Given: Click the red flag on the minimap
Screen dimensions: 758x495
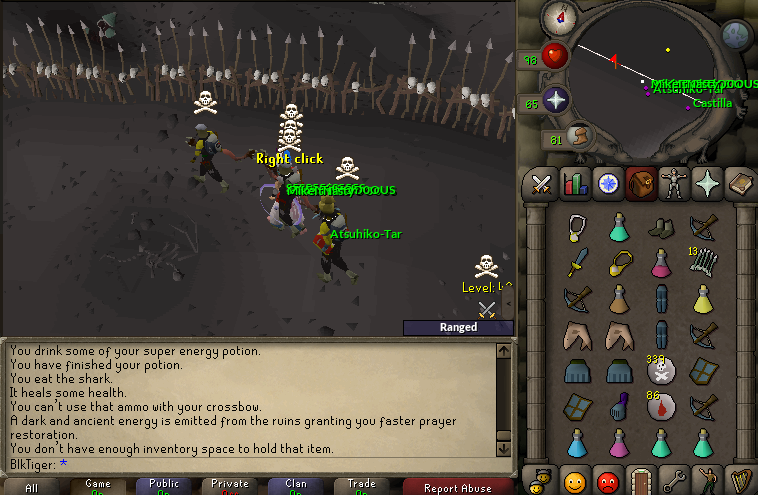Looking at the screenshot, I should click(613, 61).
